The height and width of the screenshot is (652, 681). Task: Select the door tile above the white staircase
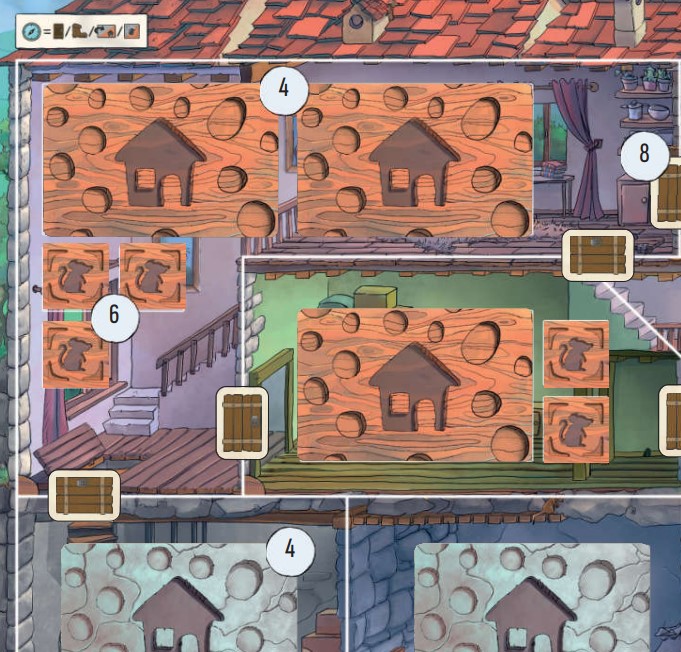(x=598, y=255)
